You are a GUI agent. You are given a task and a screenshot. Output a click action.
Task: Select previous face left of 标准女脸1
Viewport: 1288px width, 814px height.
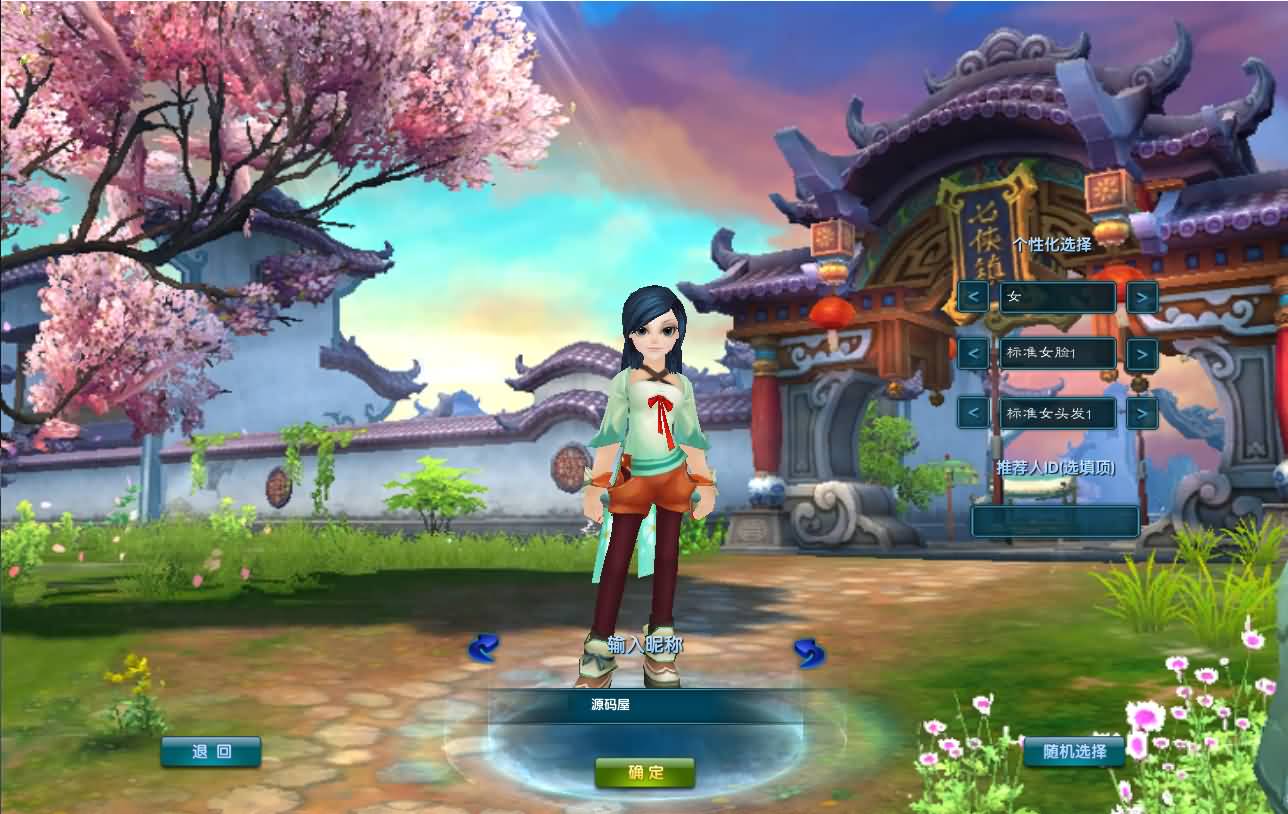[973, 354]
